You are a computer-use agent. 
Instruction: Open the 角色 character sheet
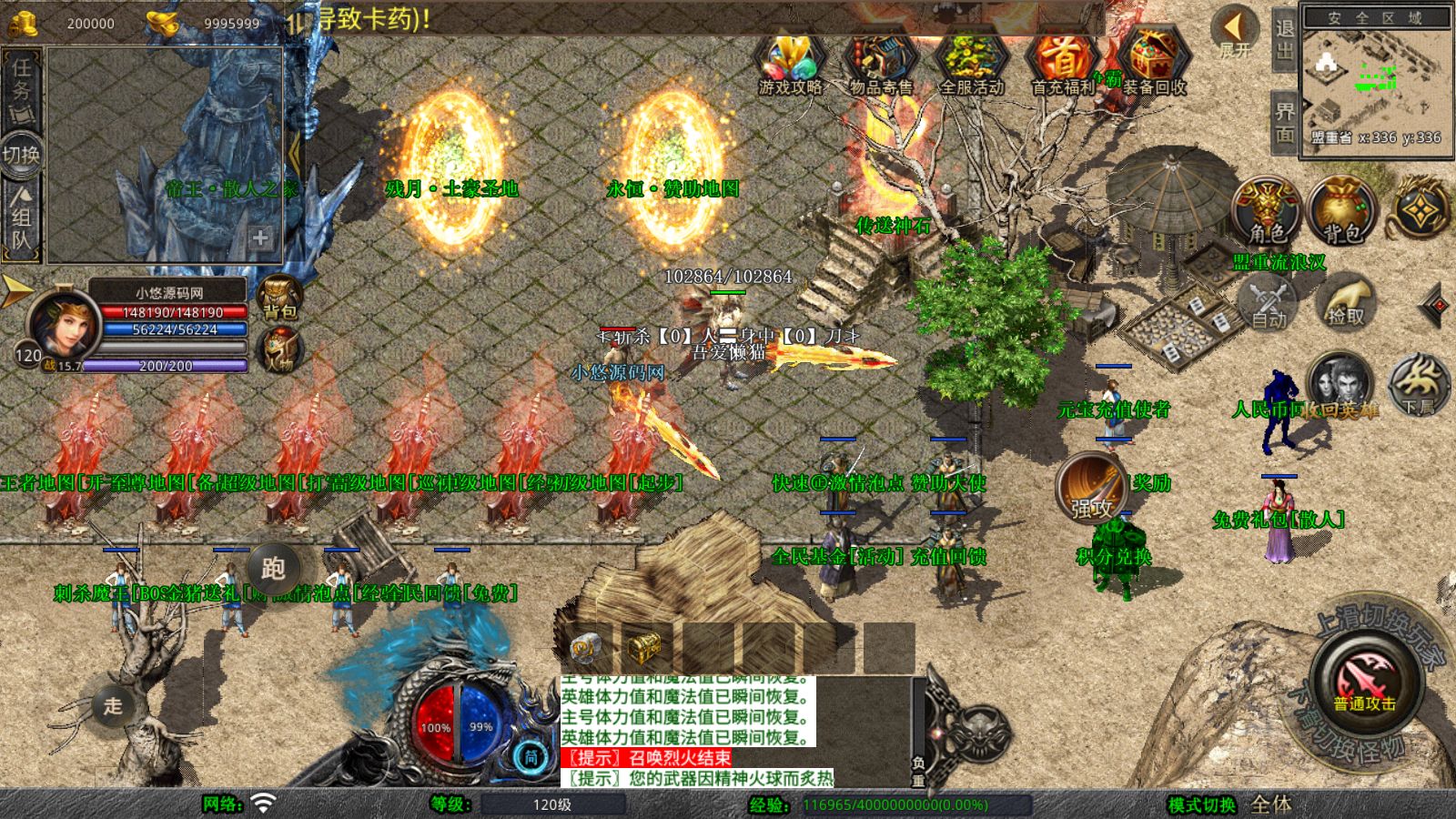click(x=1268, y=211)
